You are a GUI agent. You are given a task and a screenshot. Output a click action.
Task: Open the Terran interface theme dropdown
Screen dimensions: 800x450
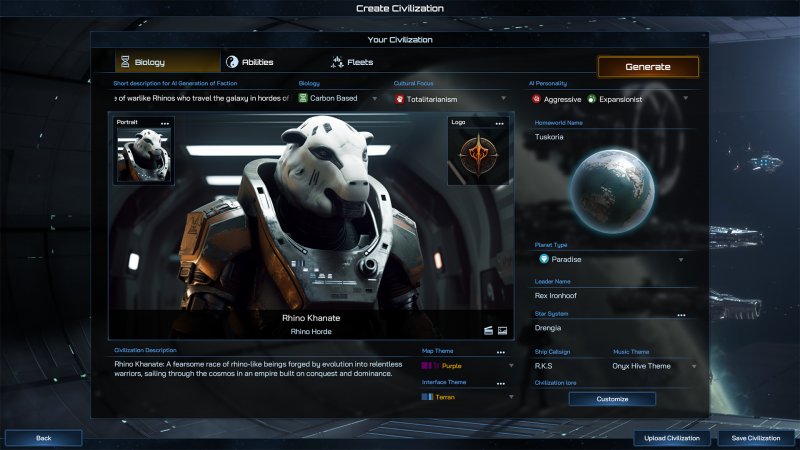click(467, 397)
